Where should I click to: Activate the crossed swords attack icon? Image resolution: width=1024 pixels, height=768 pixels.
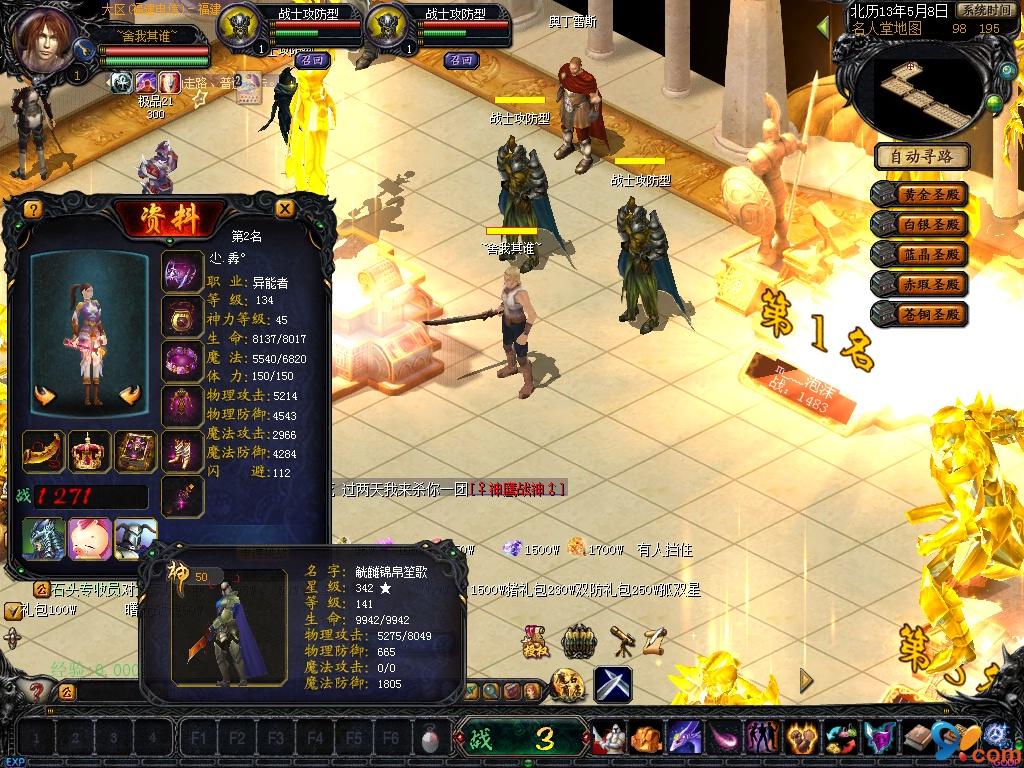(x=612, y=684)
